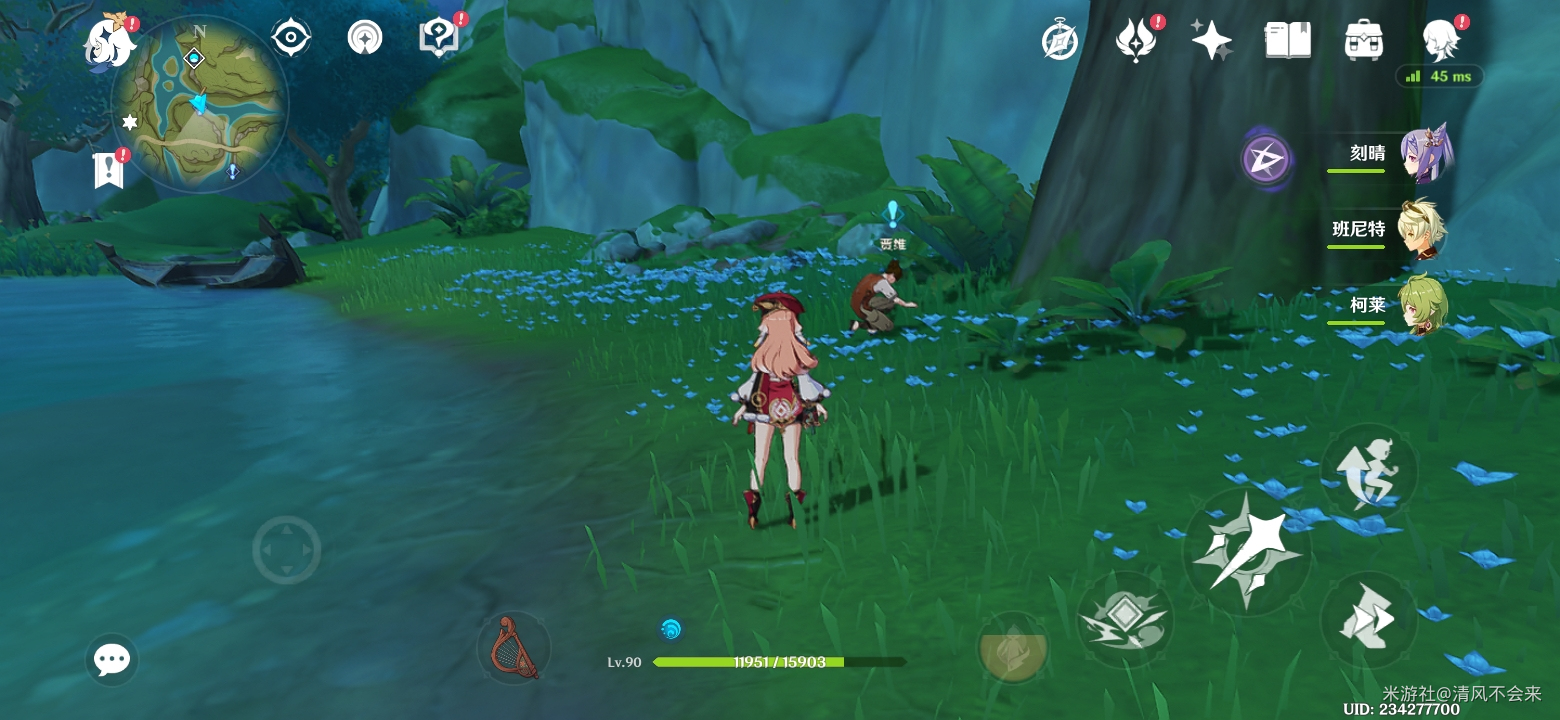
Task: Open the circular minimap
Action: point(200,102)
